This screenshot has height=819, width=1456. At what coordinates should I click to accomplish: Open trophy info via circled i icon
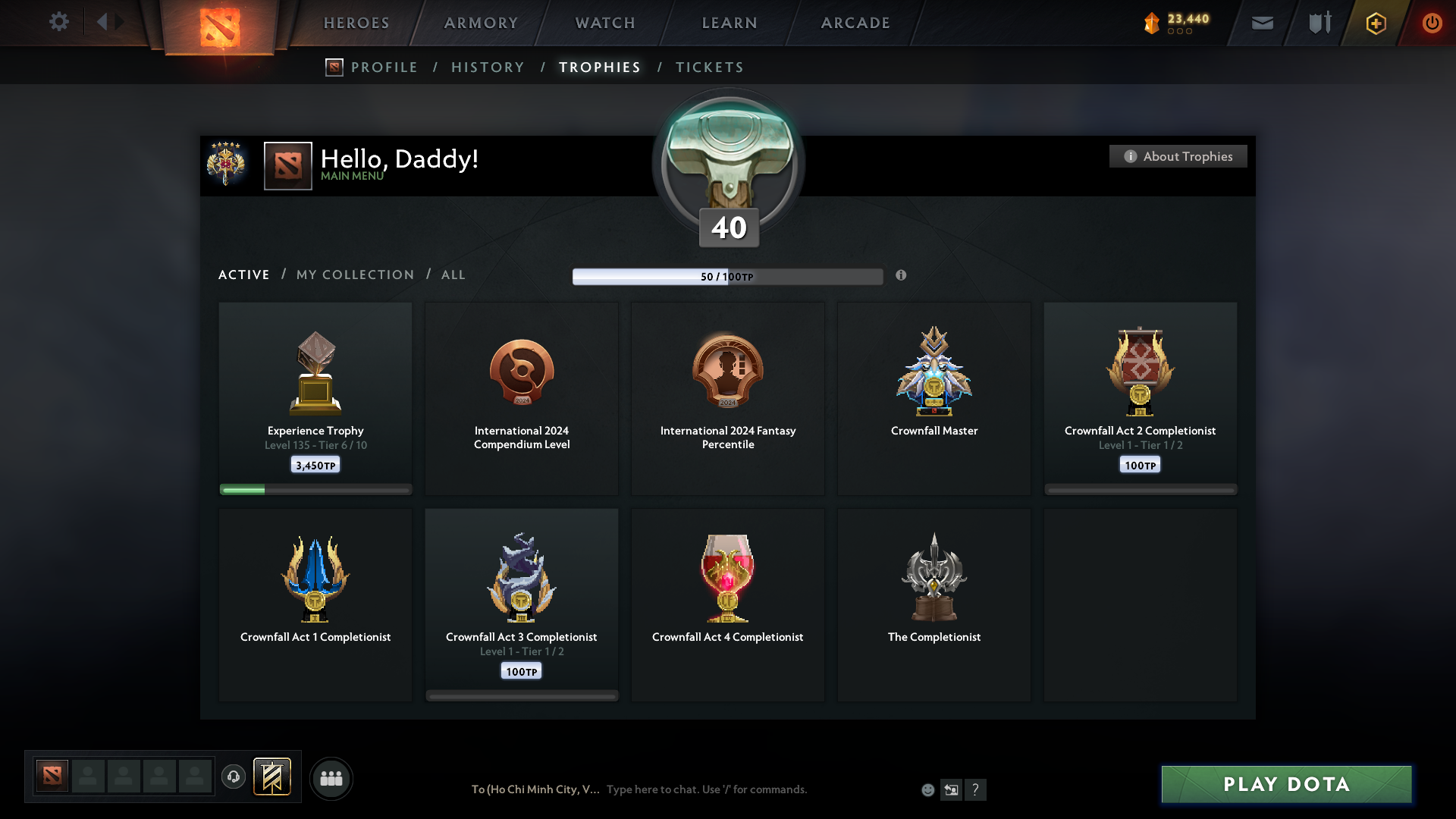pos(902,276)
